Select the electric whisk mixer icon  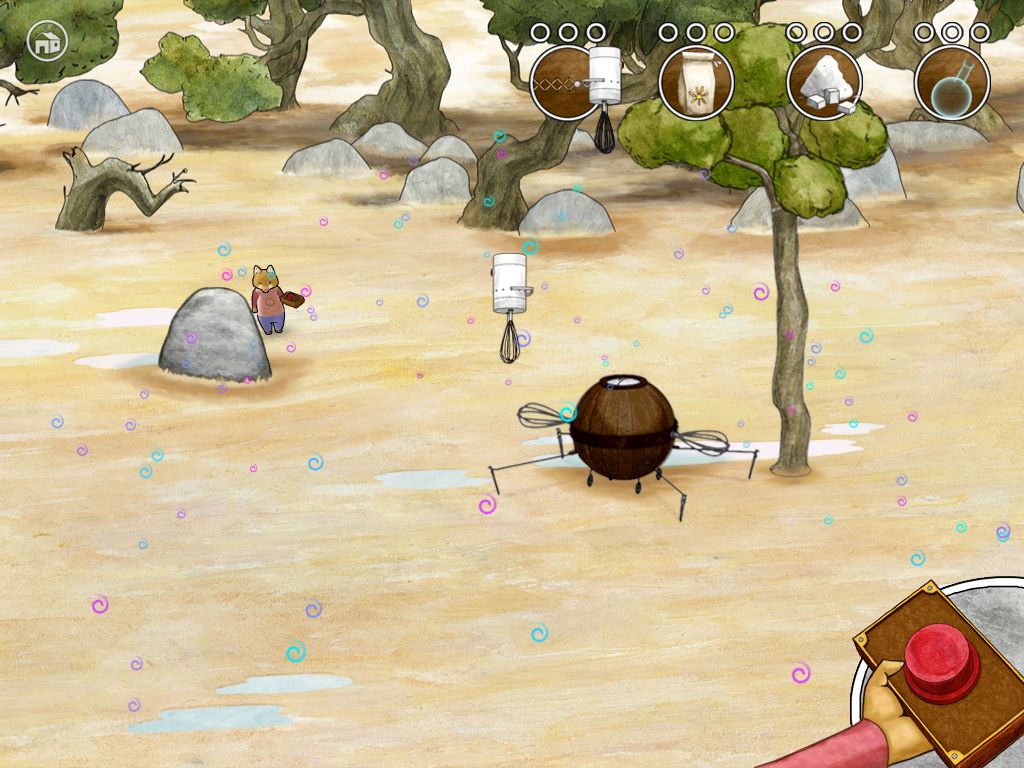click(568, 83)
